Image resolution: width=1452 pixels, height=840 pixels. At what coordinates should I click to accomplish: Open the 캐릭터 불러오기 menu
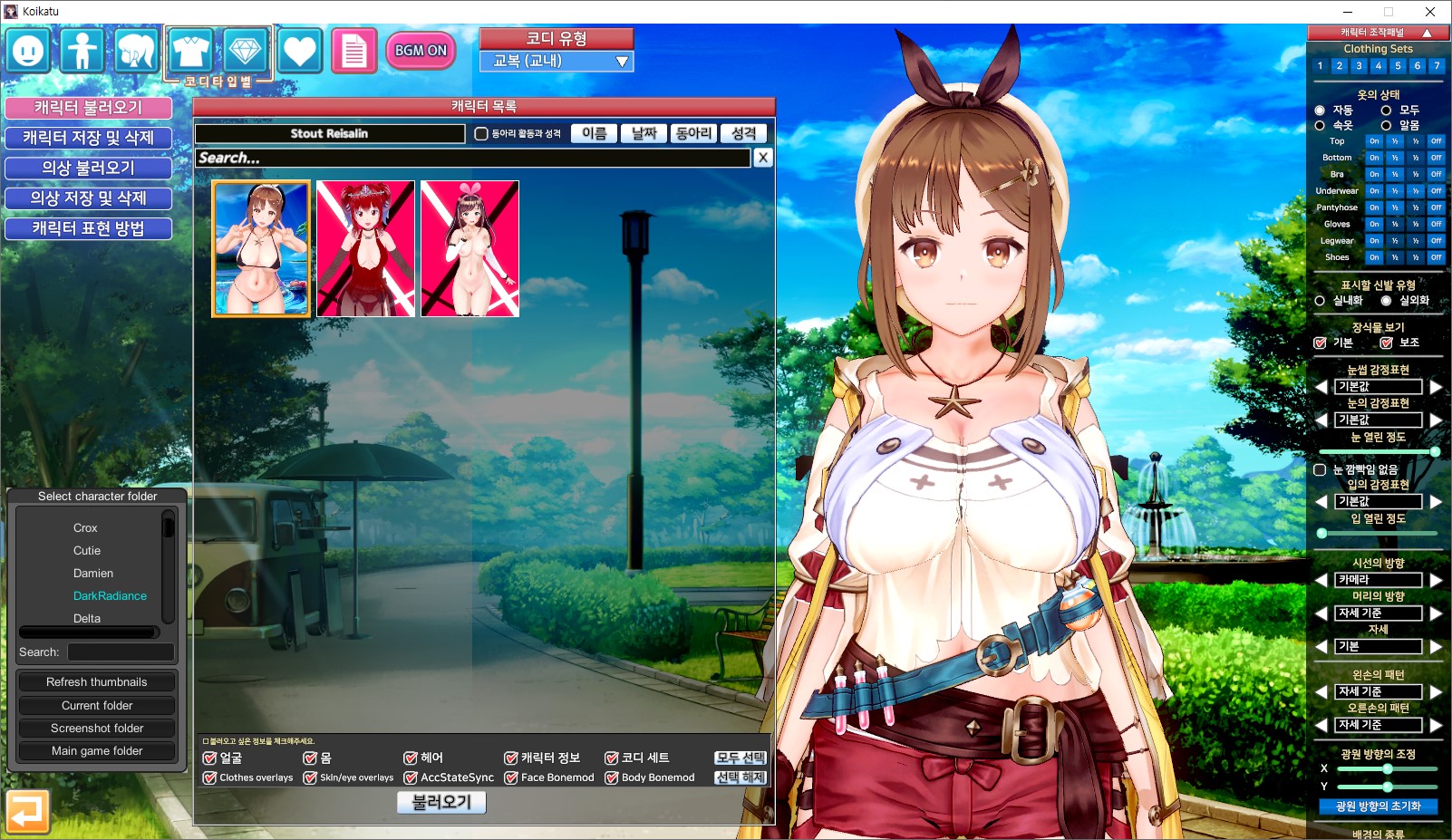tap(88, 108)
